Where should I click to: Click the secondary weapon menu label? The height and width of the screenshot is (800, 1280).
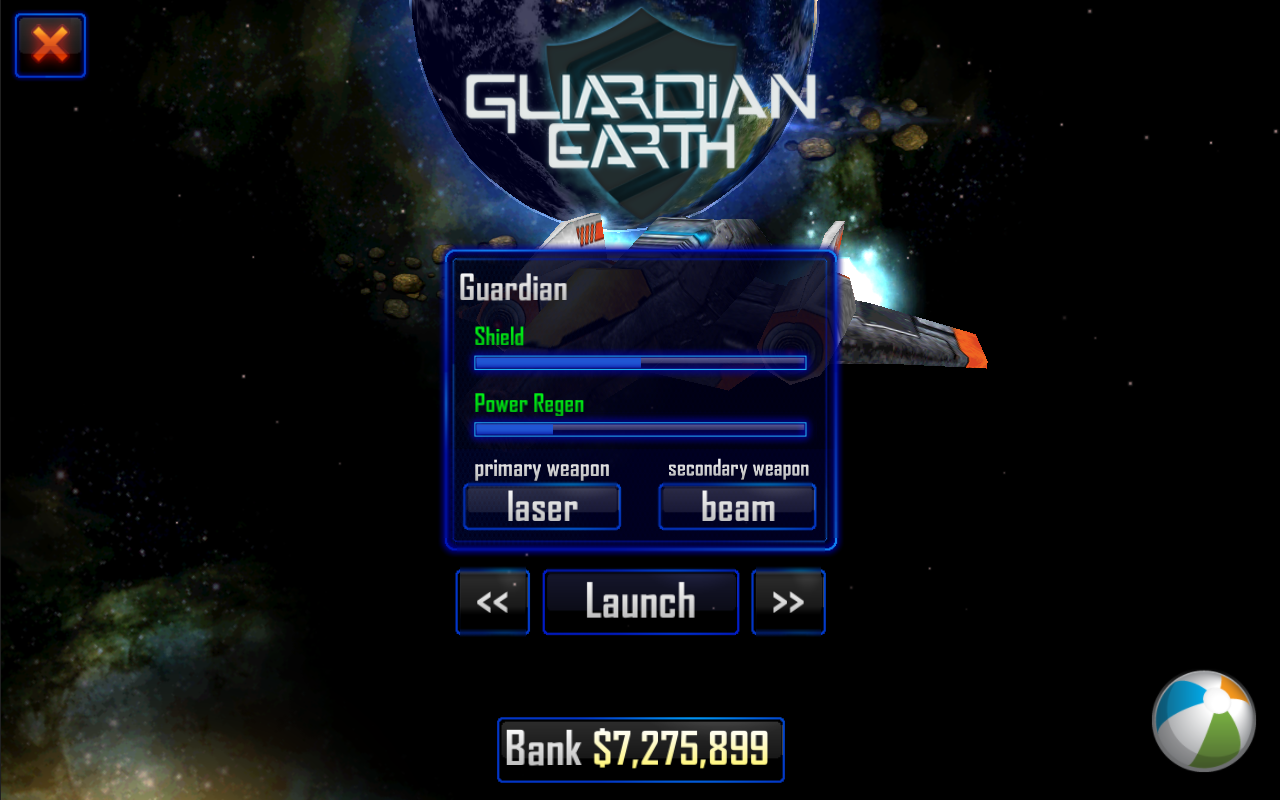[737, 468]
